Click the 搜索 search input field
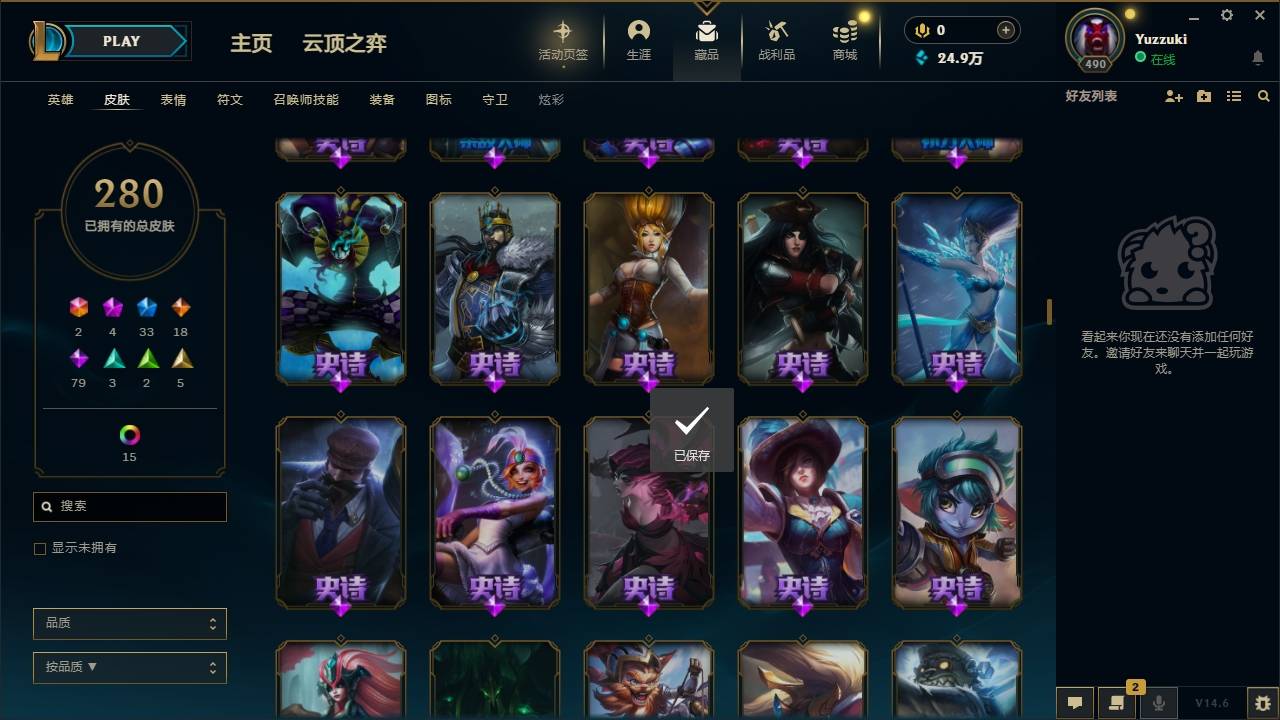The image size is (1280, 720). (x=129, y=507)
